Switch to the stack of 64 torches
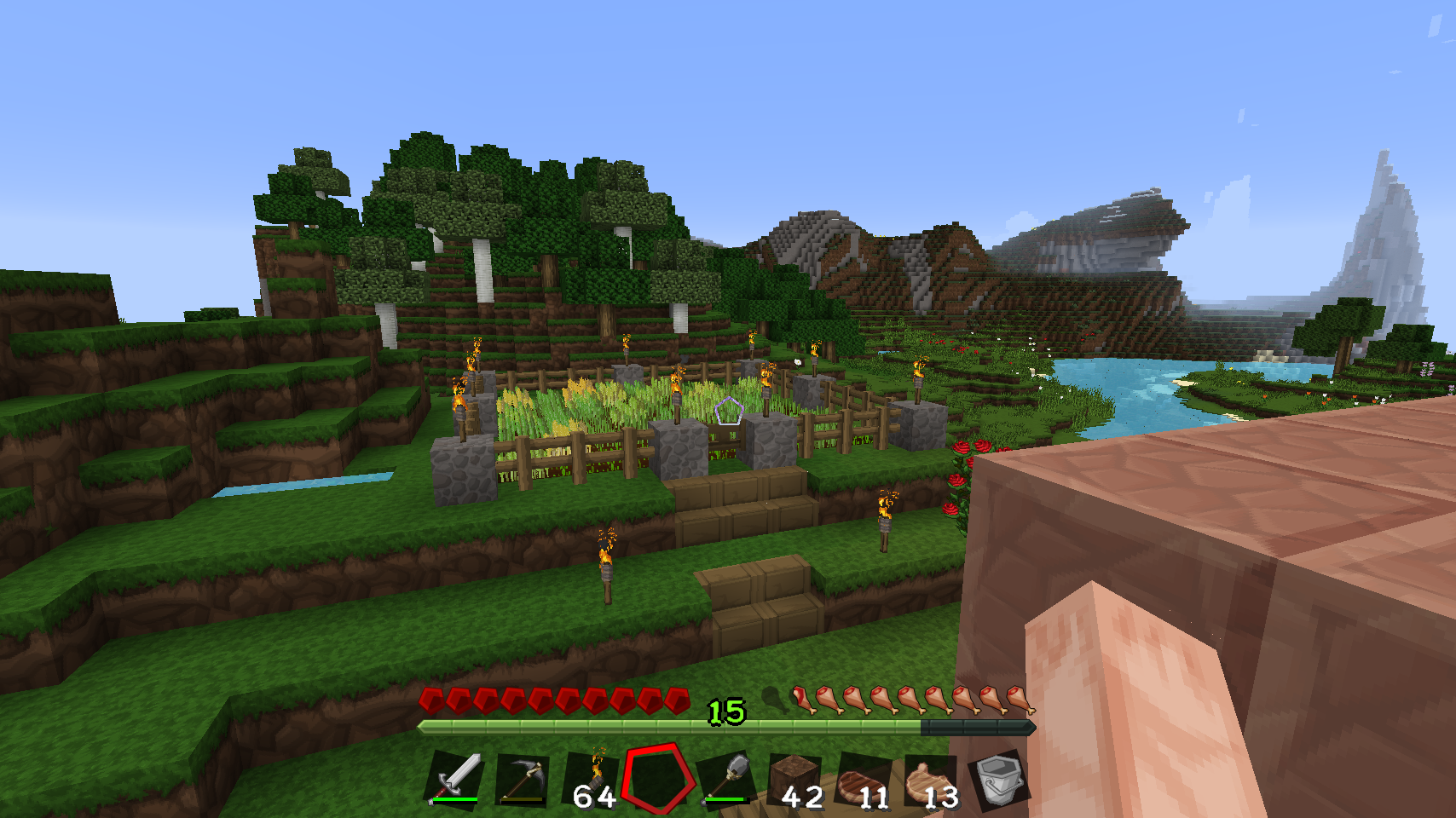 pyautogui.click(x=592, y=781)
